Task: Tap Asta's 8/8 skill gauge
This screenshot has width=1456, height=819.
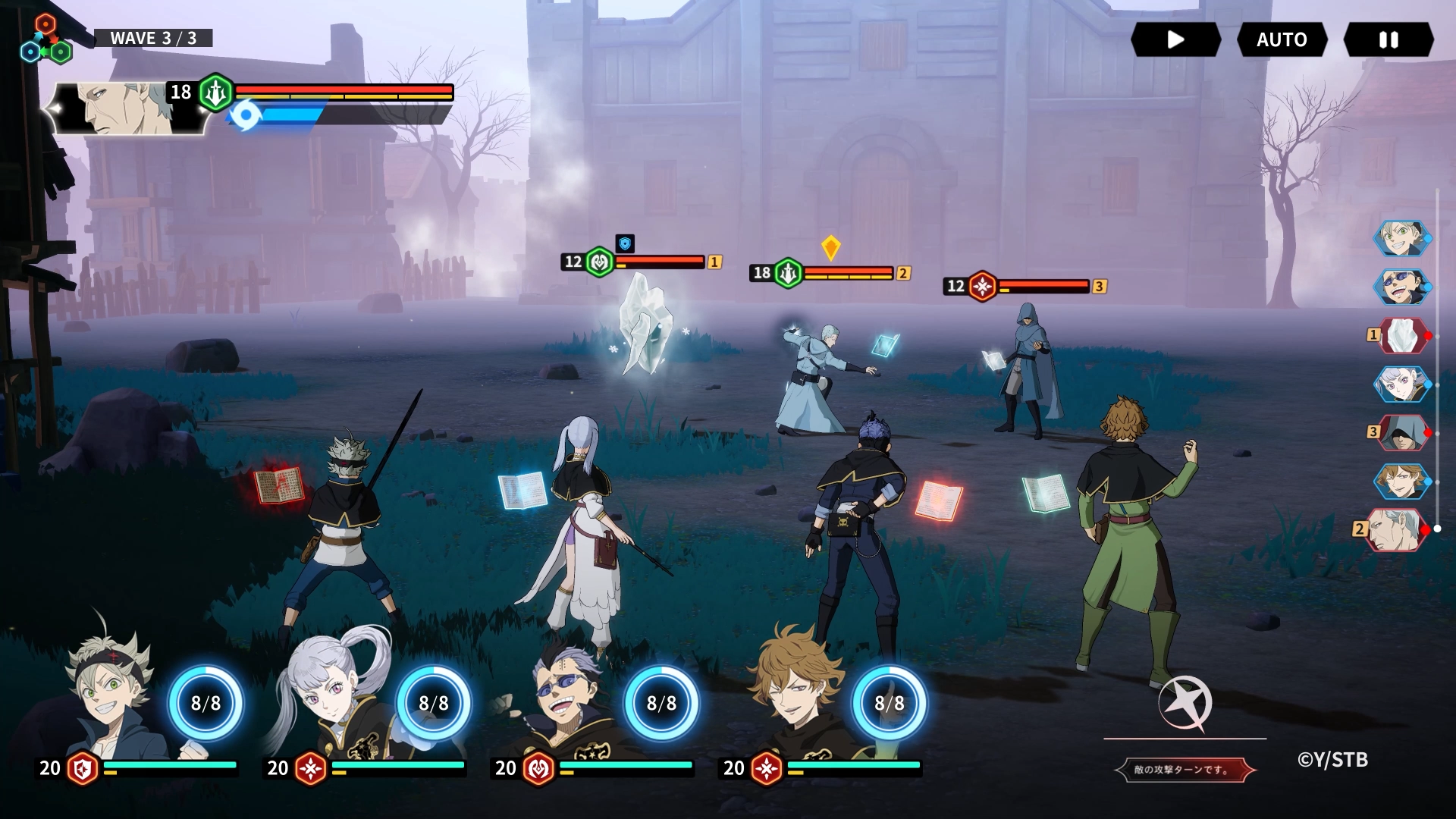Action: click(206, 703)
